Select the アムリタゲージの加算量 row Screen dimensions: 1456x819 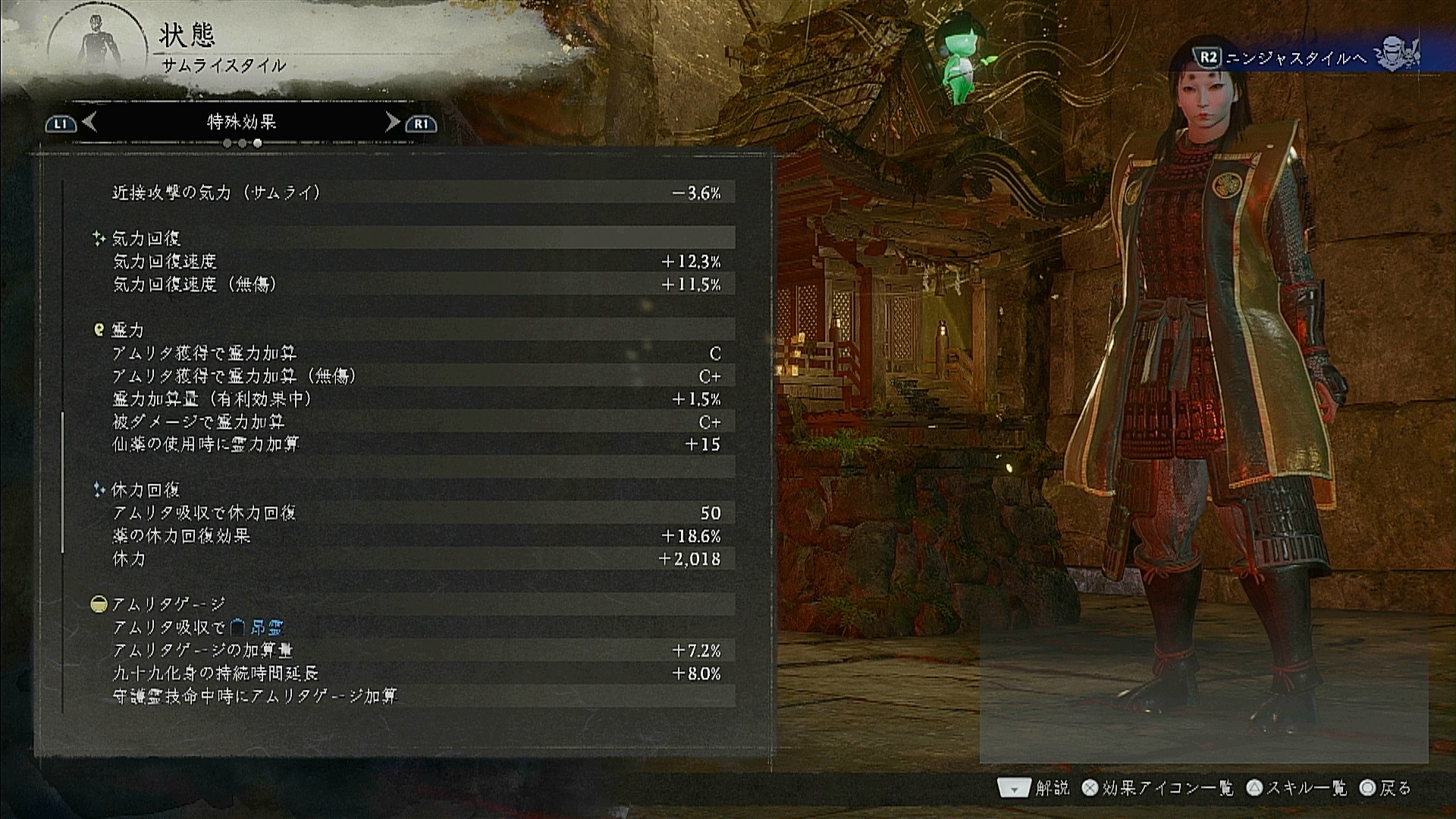click(x=416, y=651)
